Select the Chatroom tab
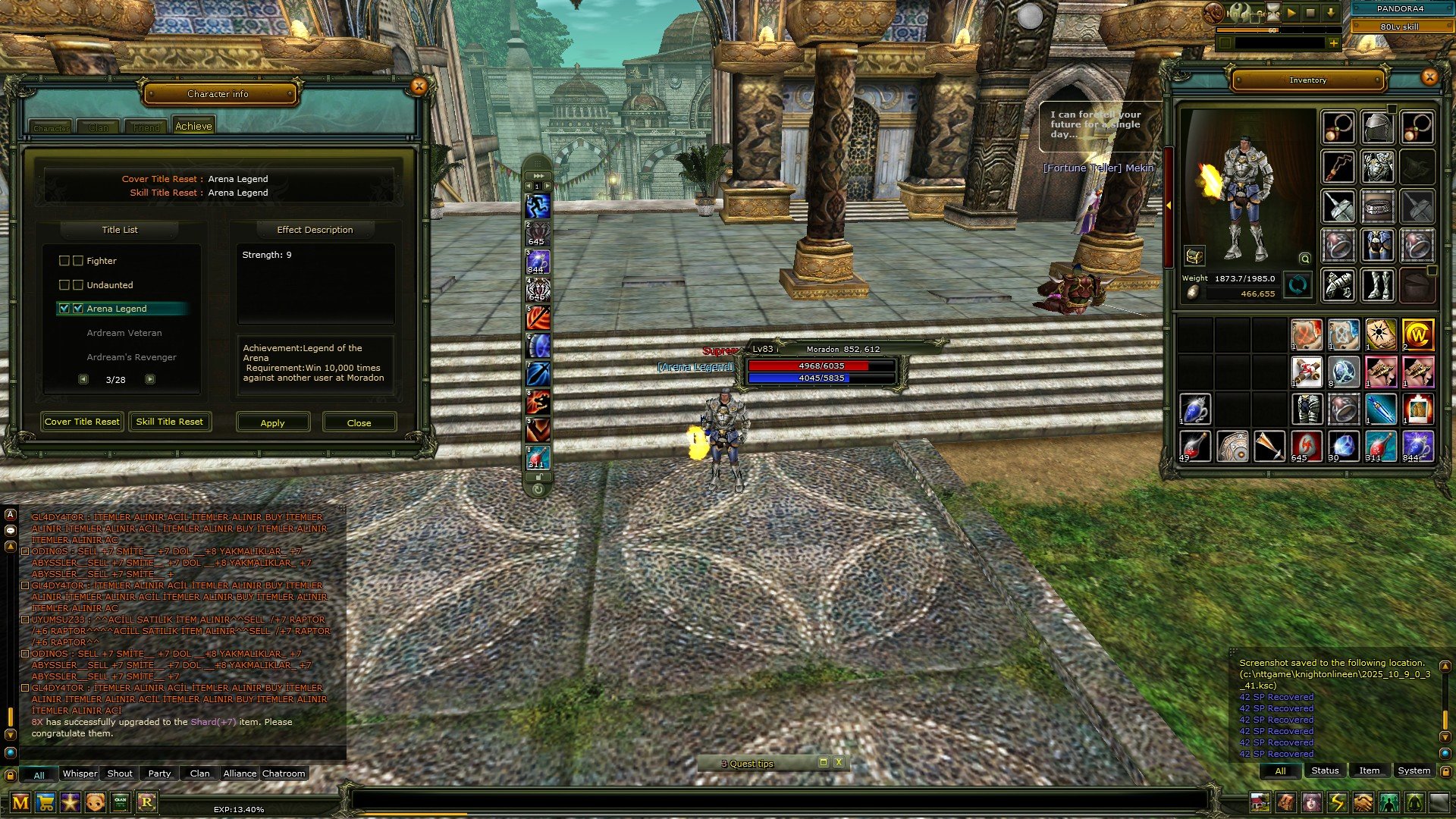The width and height of the screenshot is (1456, 819). click(x=284, y=773)
